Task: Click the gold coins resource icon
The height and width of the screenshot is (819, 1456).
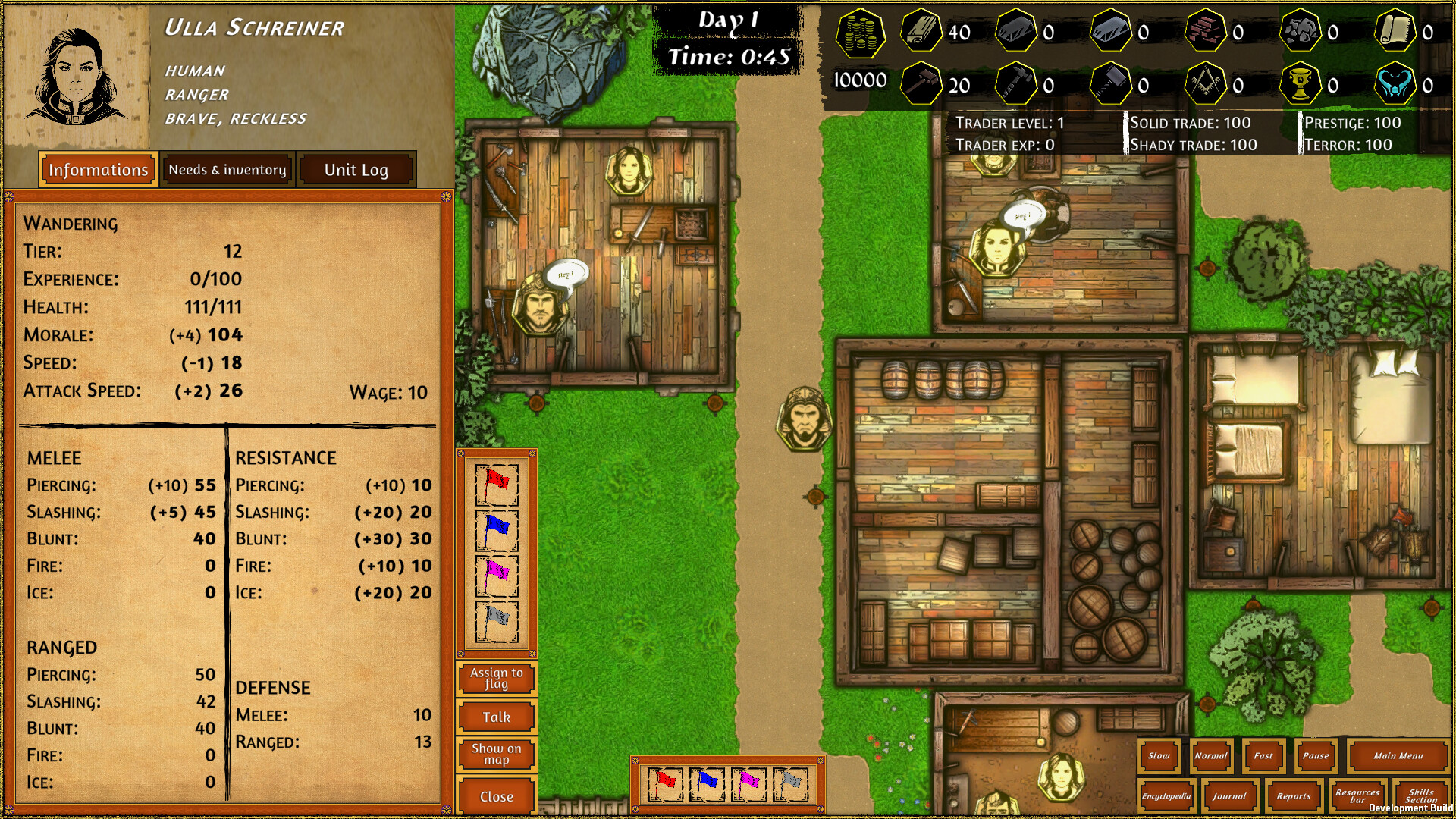Action: [861, 34]
